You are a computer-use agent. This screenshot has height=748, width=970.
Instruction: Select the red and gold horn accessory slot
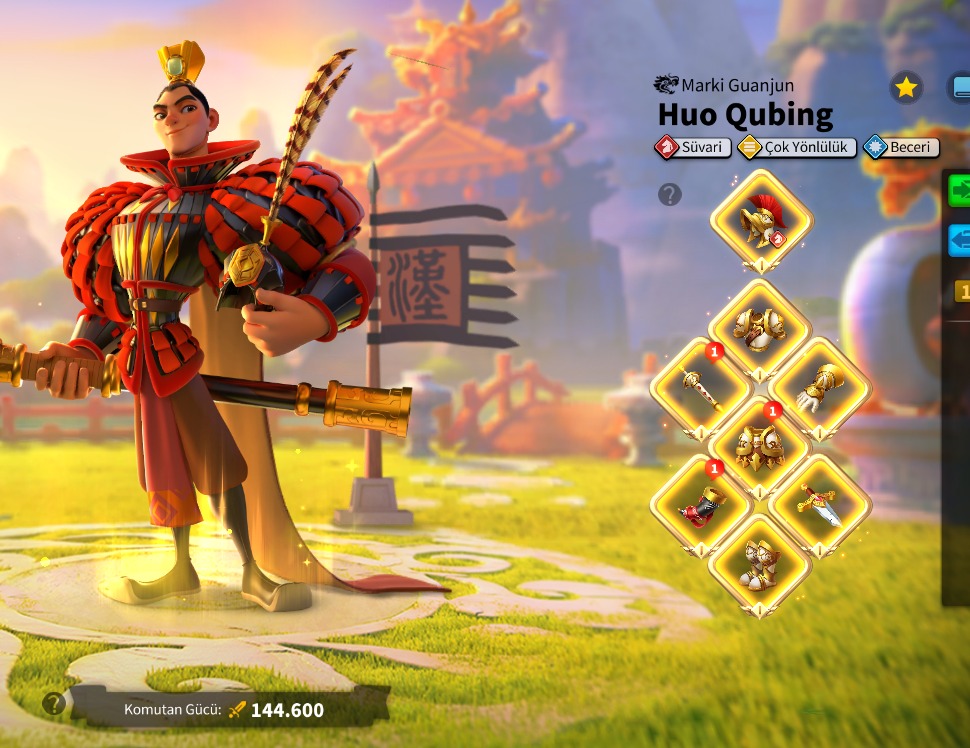click(700, 504)
